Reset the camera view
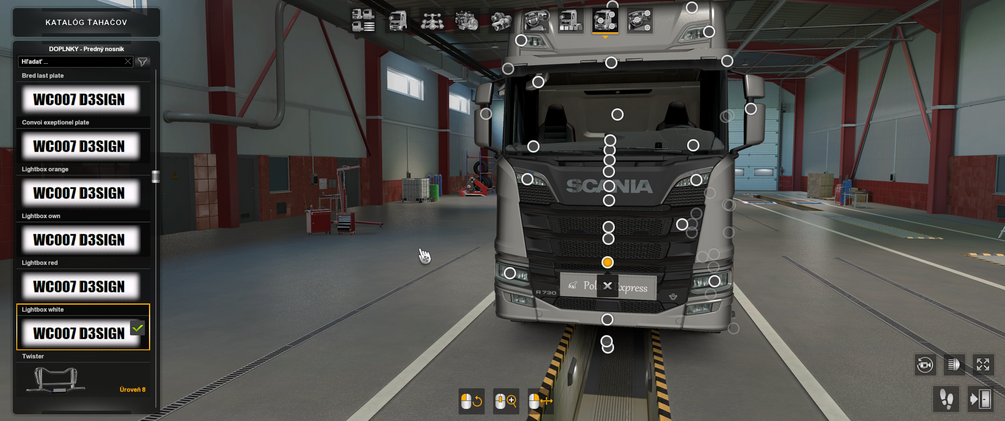 (925, 365)
